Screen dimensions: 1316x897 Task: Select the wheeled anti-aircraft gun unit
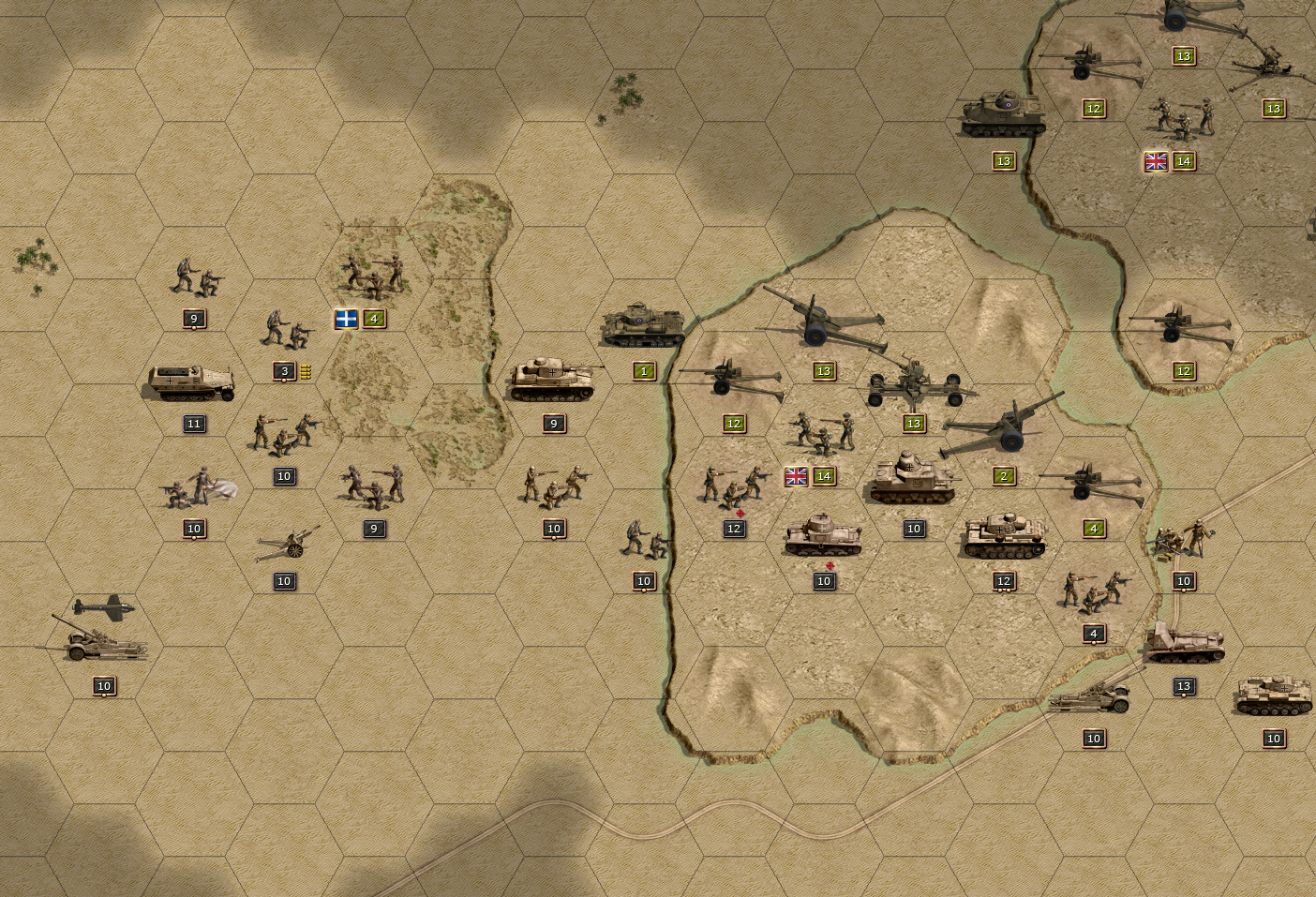913,381
